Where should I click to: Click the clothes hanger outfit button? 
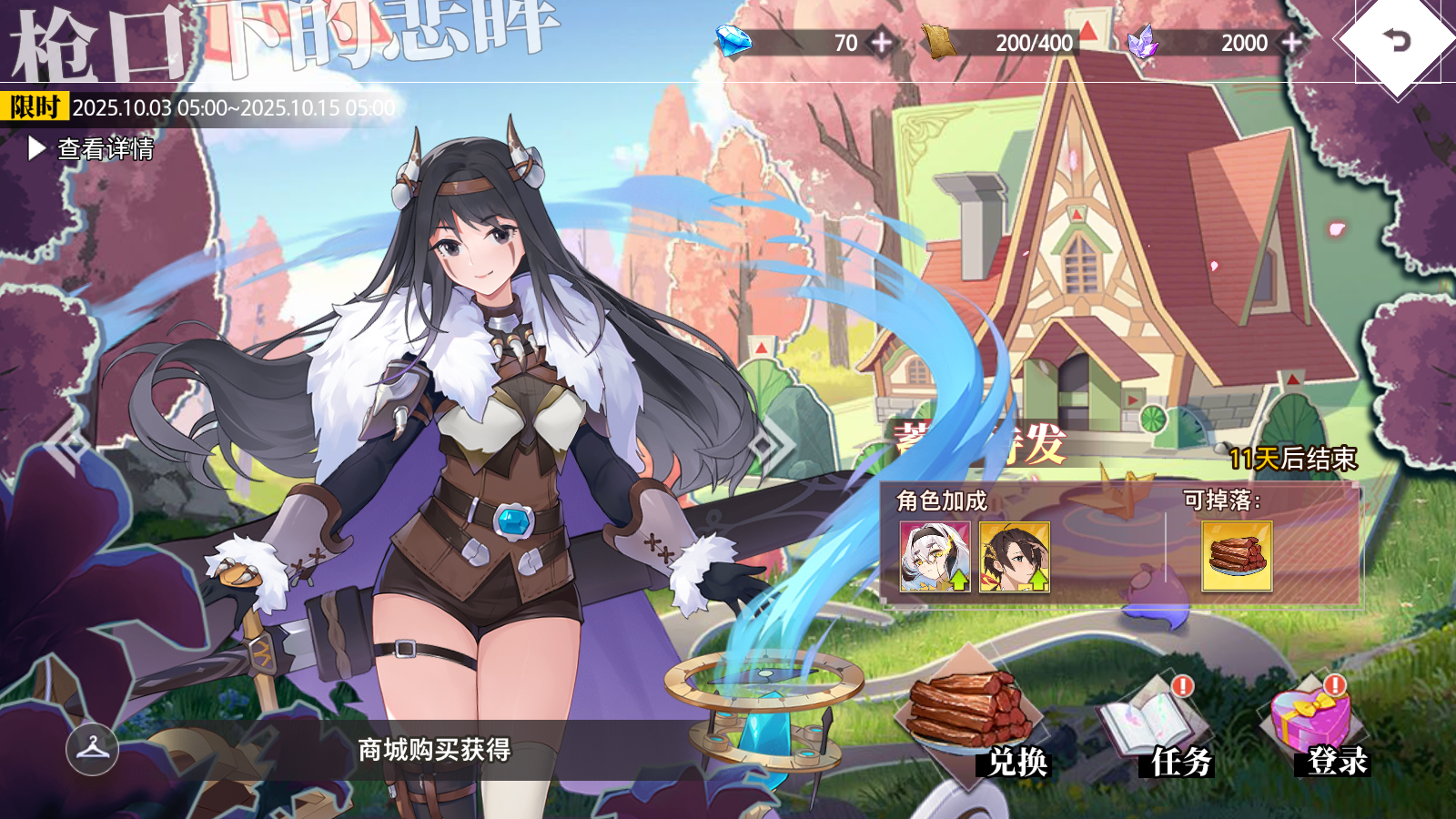[x=92, y=749]
